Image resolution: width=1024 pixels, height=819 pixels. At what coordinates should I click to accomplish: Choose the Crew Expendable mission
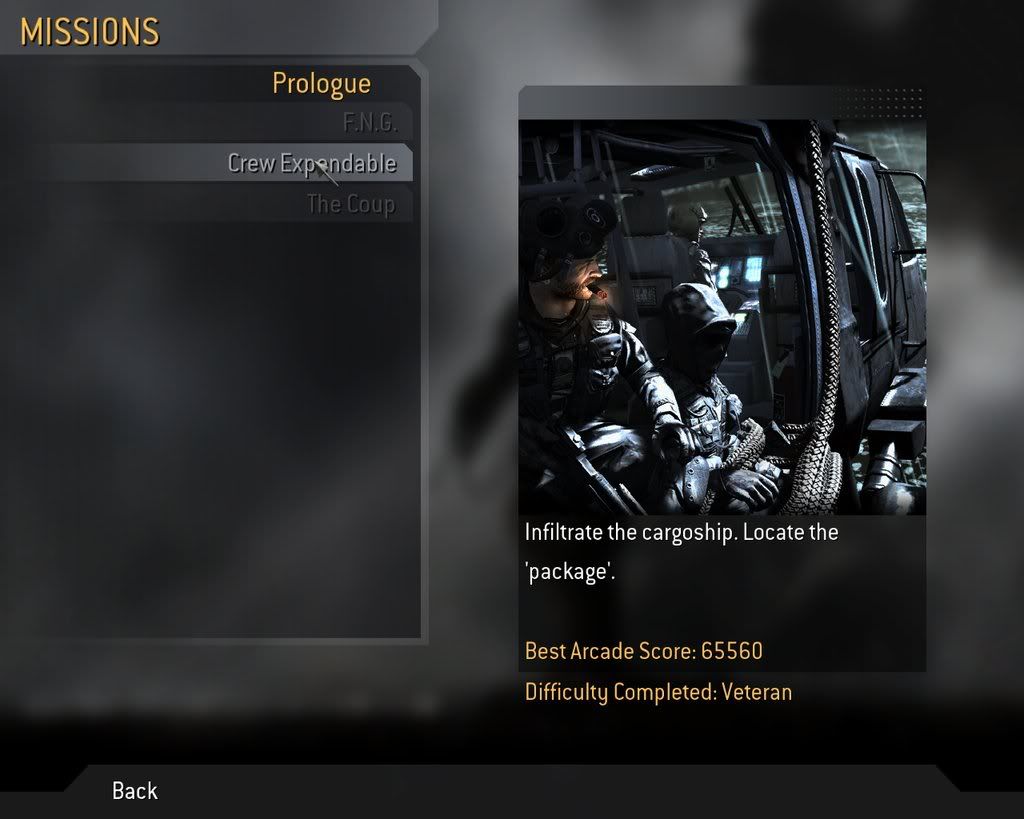(x=311, y=163)
